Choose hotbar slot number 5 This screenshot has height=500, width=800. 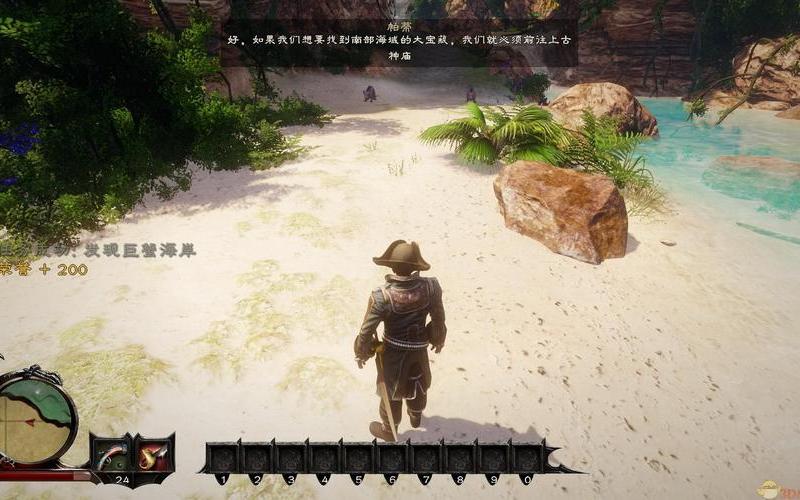(x=359, y=457)
